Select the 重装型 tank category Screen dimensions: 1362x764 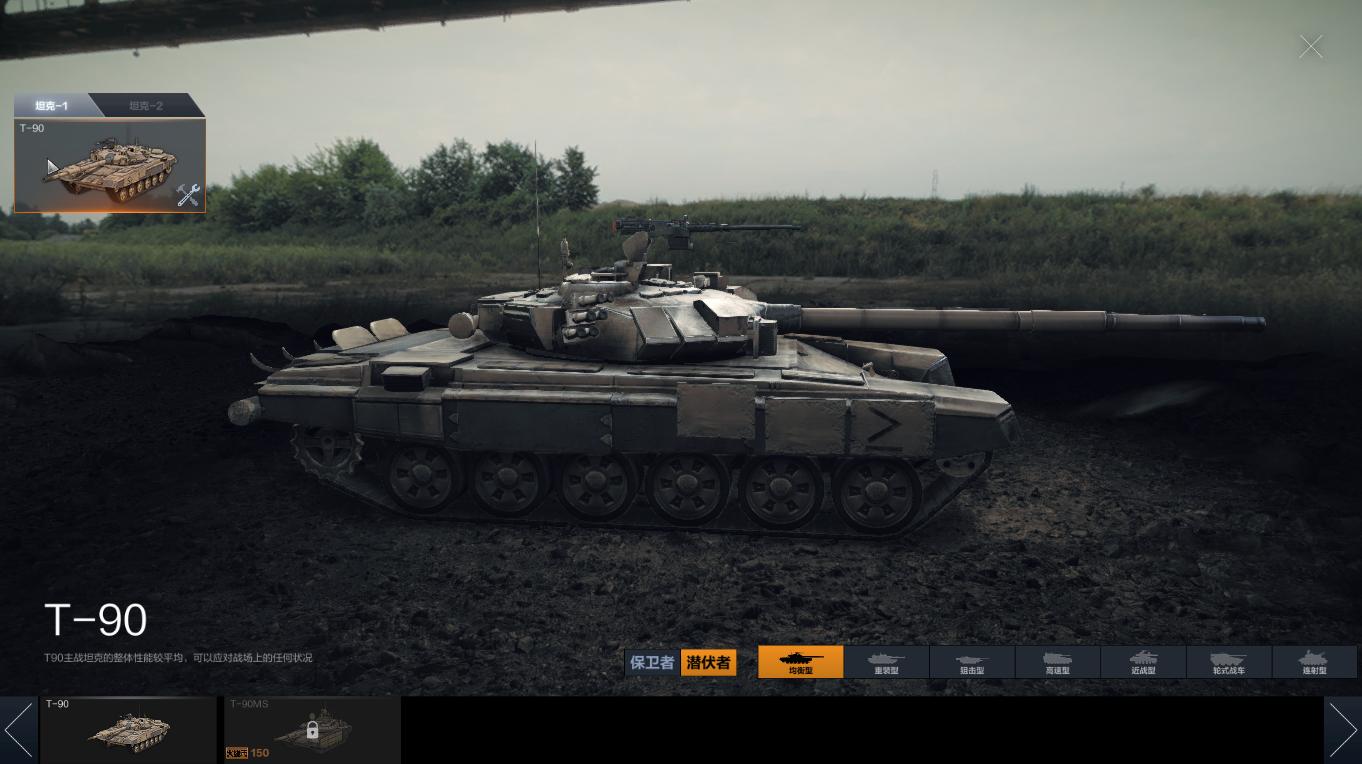[887, 662]
